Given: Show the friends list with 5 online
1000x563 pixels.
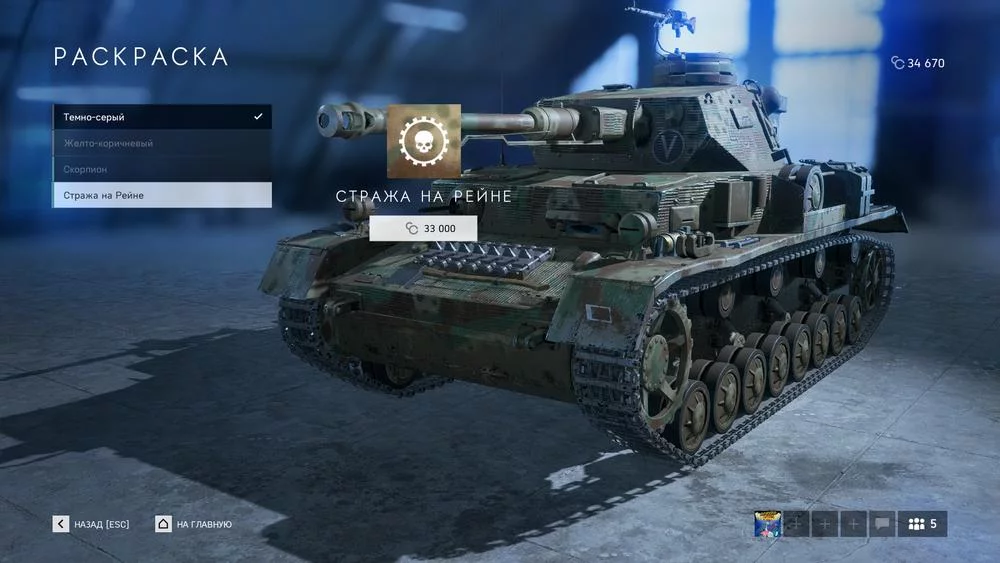Looking at the screenshot, I should coord(922,524).
